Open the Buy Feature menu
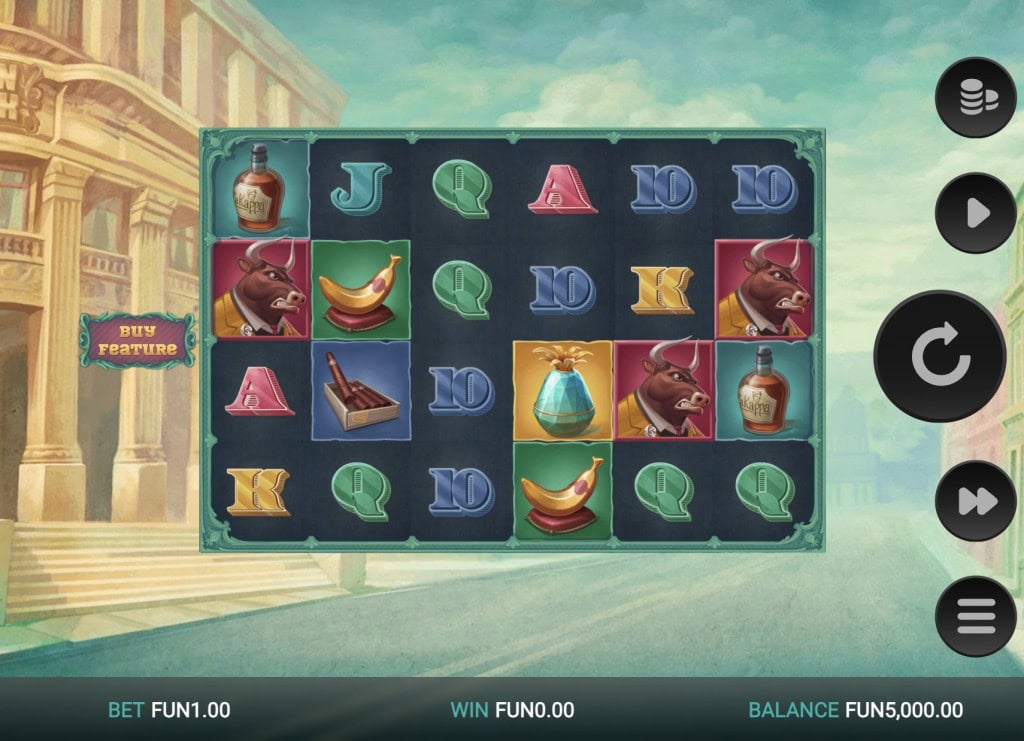Viewport: 1024px width, 741px height. pos(137,340)
